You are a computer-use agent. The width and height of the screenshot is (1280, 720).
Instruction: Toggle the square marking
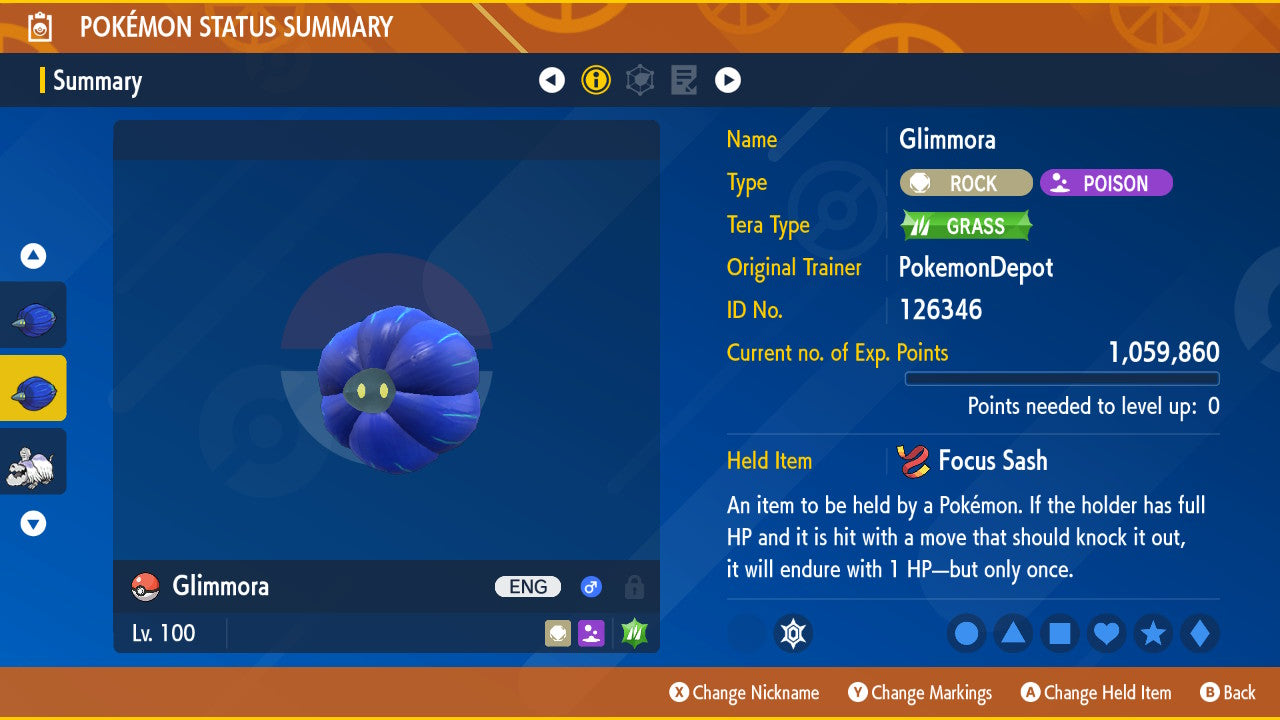coord(1059,633)
